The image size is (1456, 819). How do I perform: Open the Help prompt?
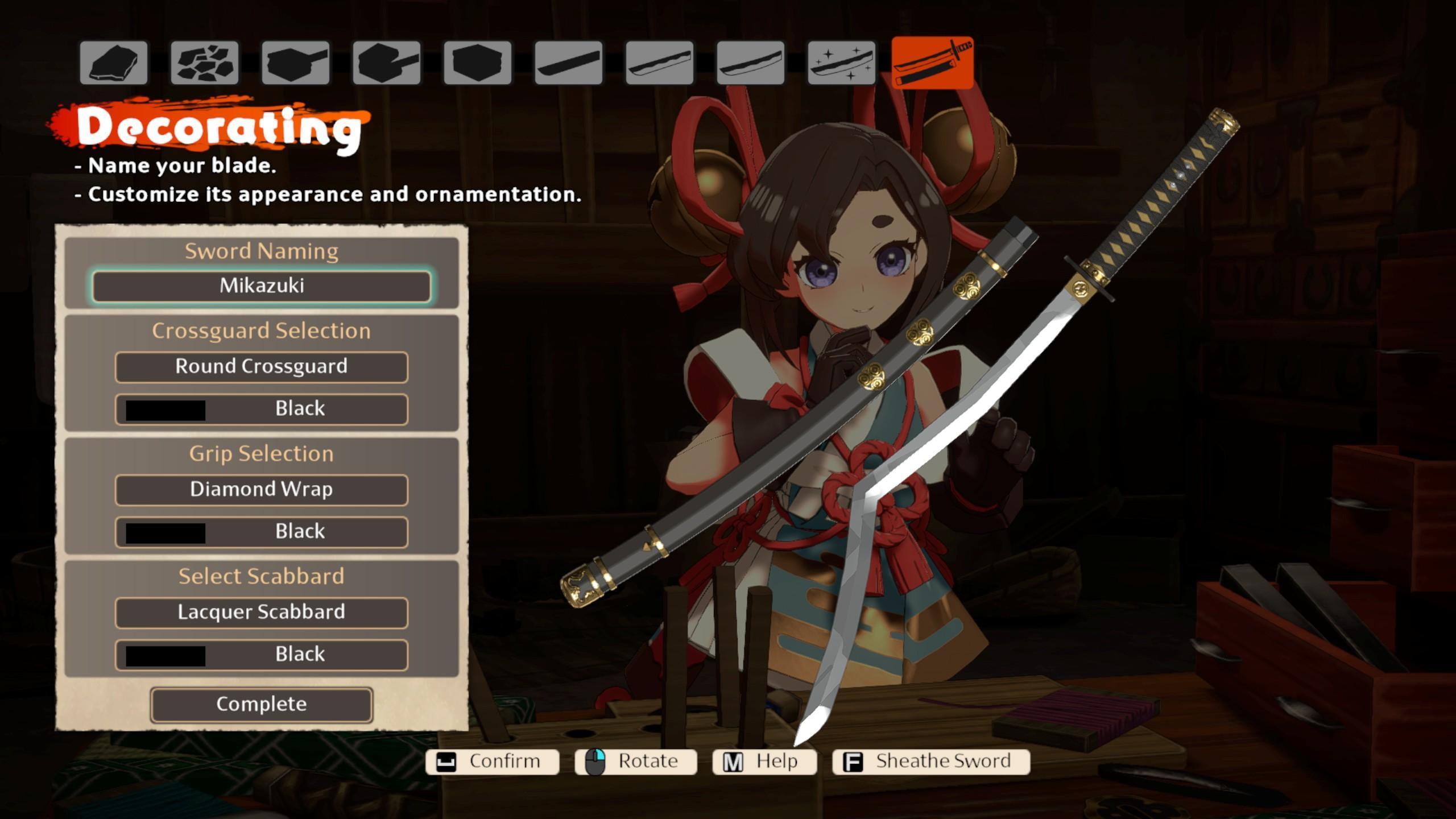pyautogui.click(x=764, y=762)
